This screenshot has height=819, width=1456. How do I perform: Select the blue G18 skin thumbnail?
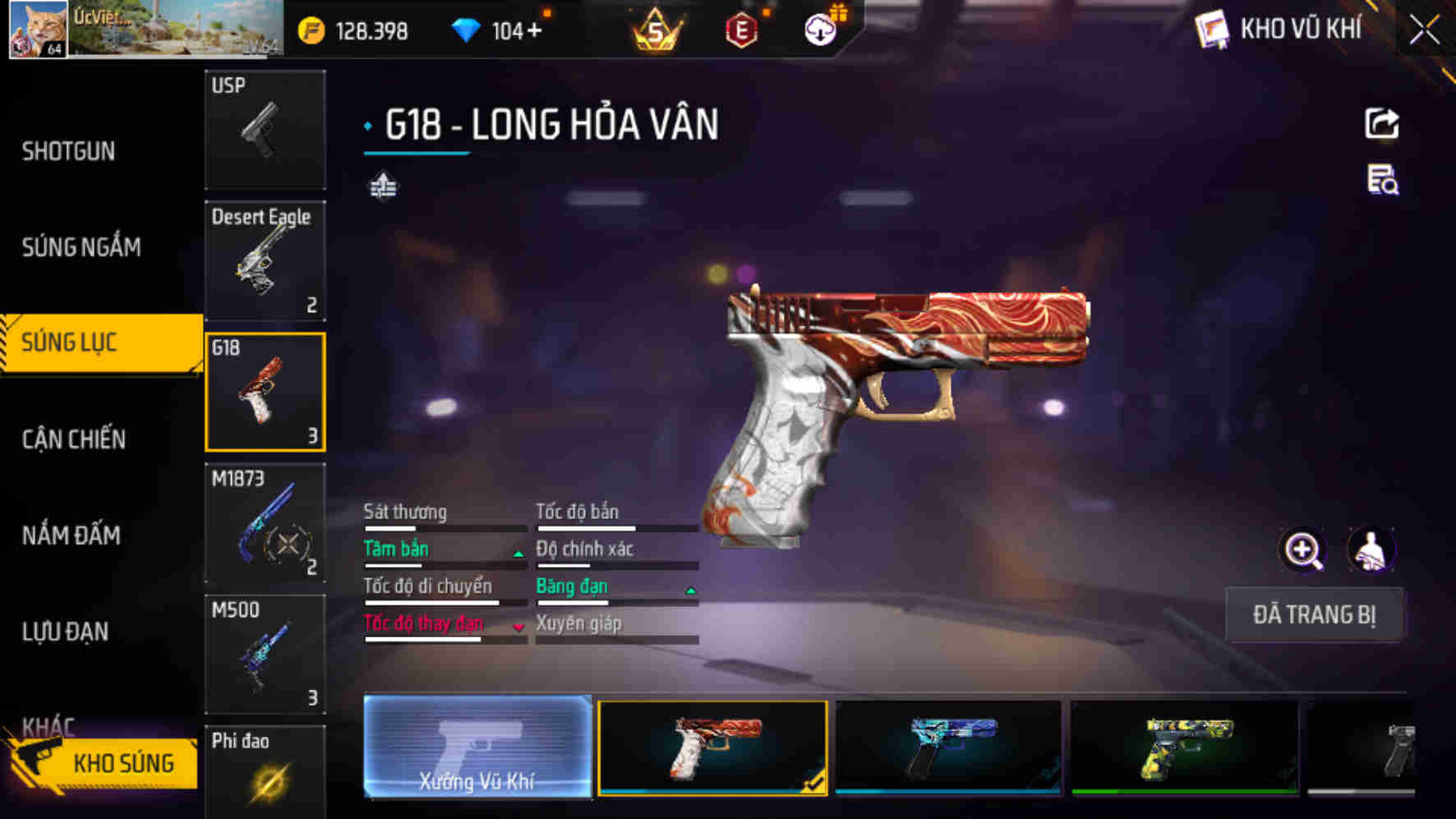point(948,747)
